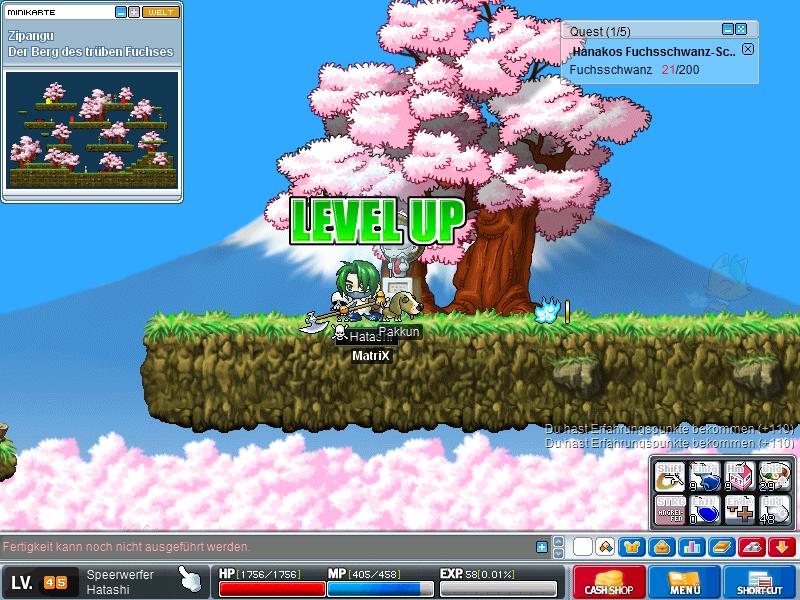This screenshot has width=800, height=600.
Task: Click the red down arrow button
Action: tap(782, 547)
